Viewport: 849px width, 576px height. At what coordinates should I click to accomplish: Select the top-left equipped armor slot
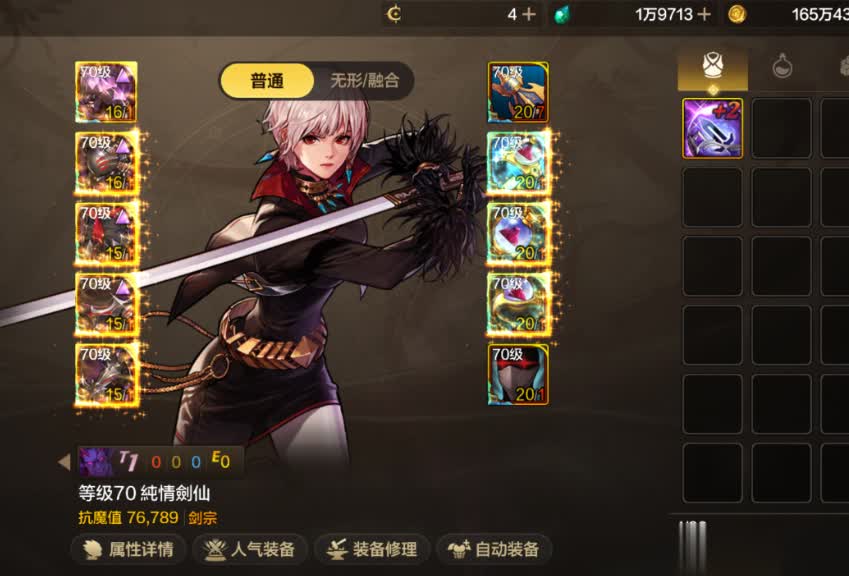tap(106, 92)
